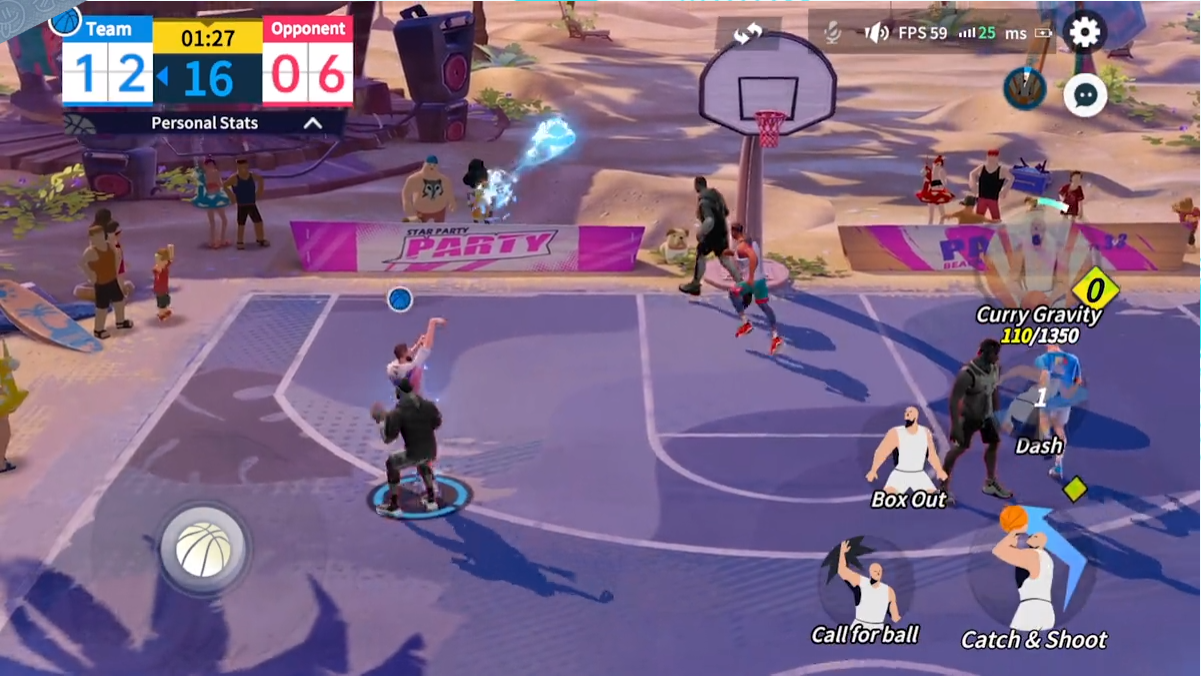Use the Dash move
This screenshot has width=1201, height=676.
(x=1040, y=405)
